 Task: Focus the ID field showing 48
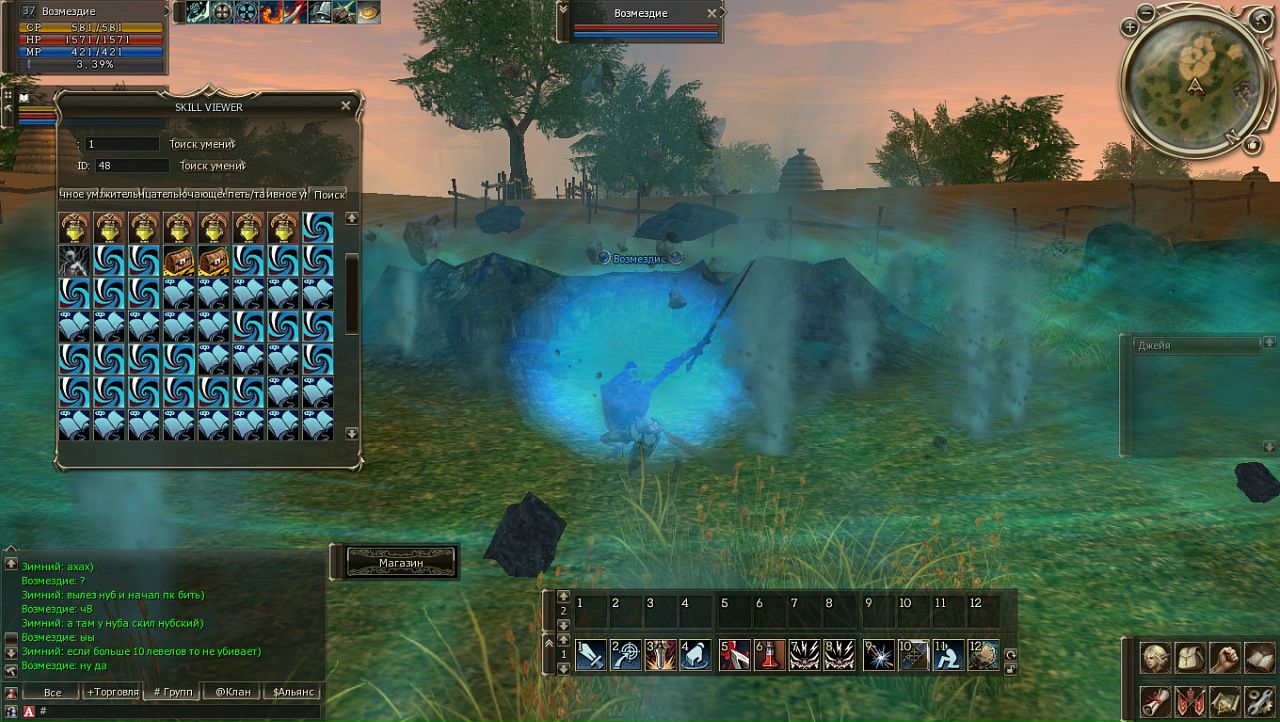[x=132, y=166]
